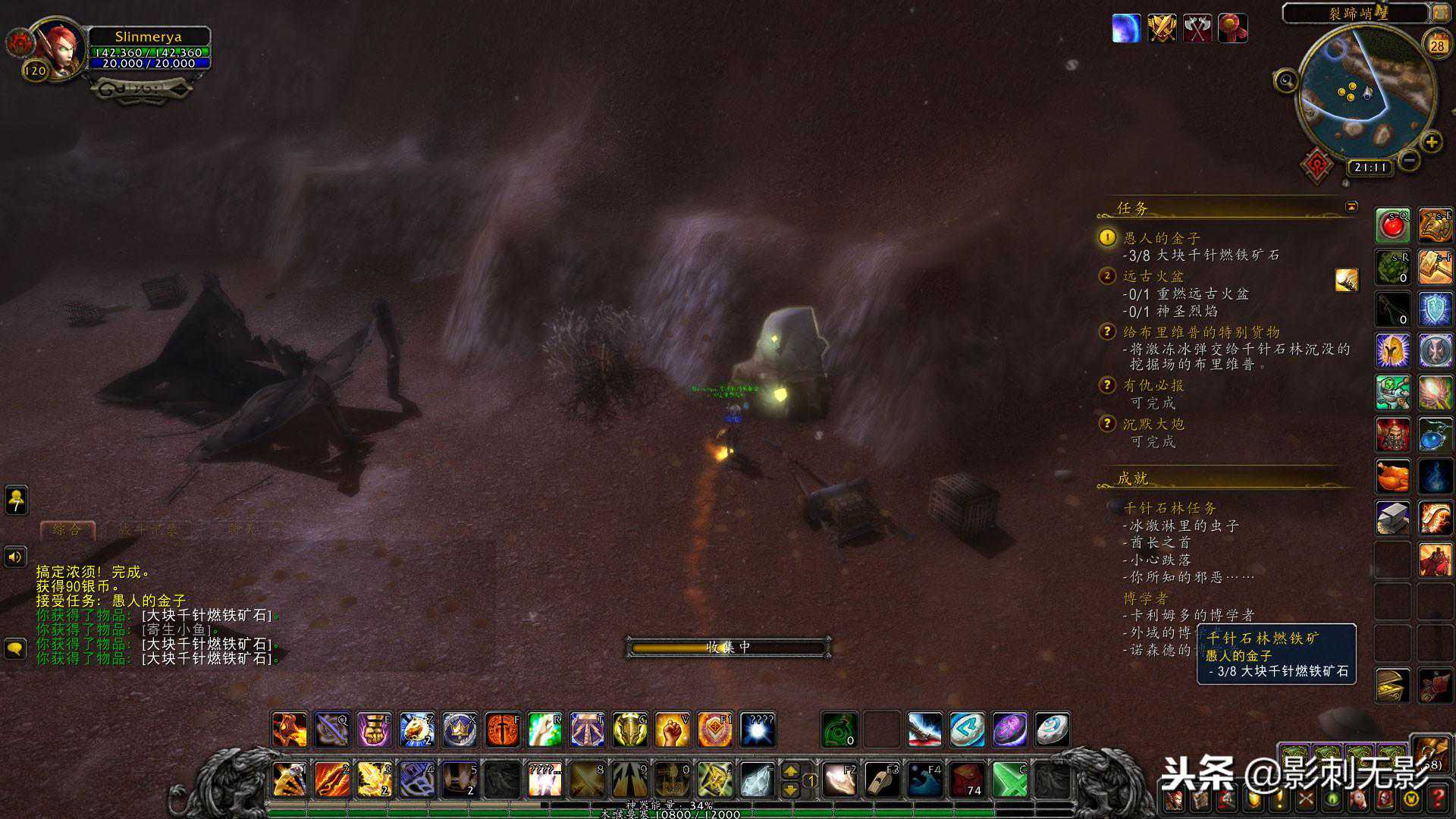
Task: Page the action bar up with the arrow
Action: coord(790,770)
